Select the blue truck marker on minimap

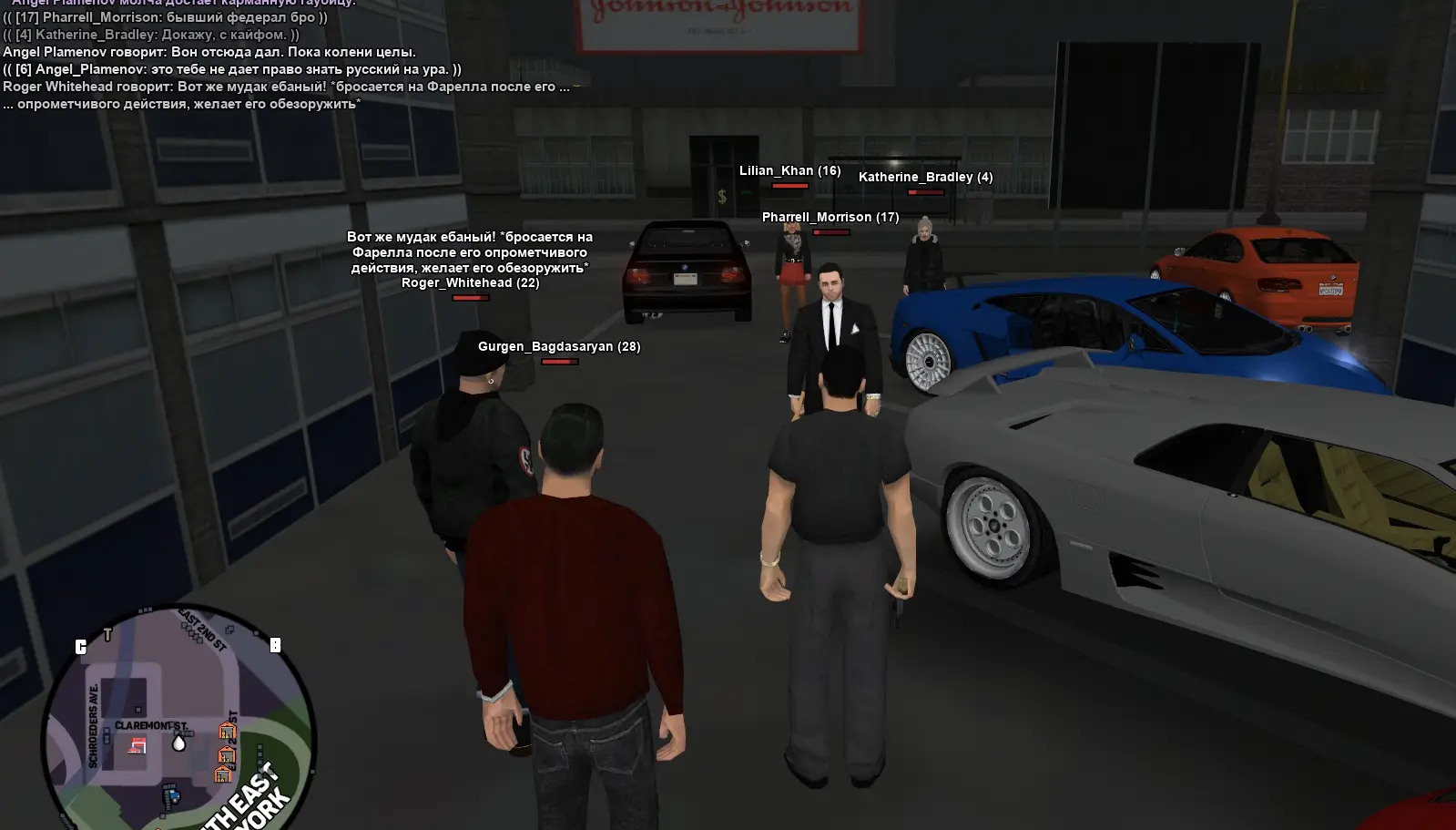pyautogui.click(x=171, y=797)
